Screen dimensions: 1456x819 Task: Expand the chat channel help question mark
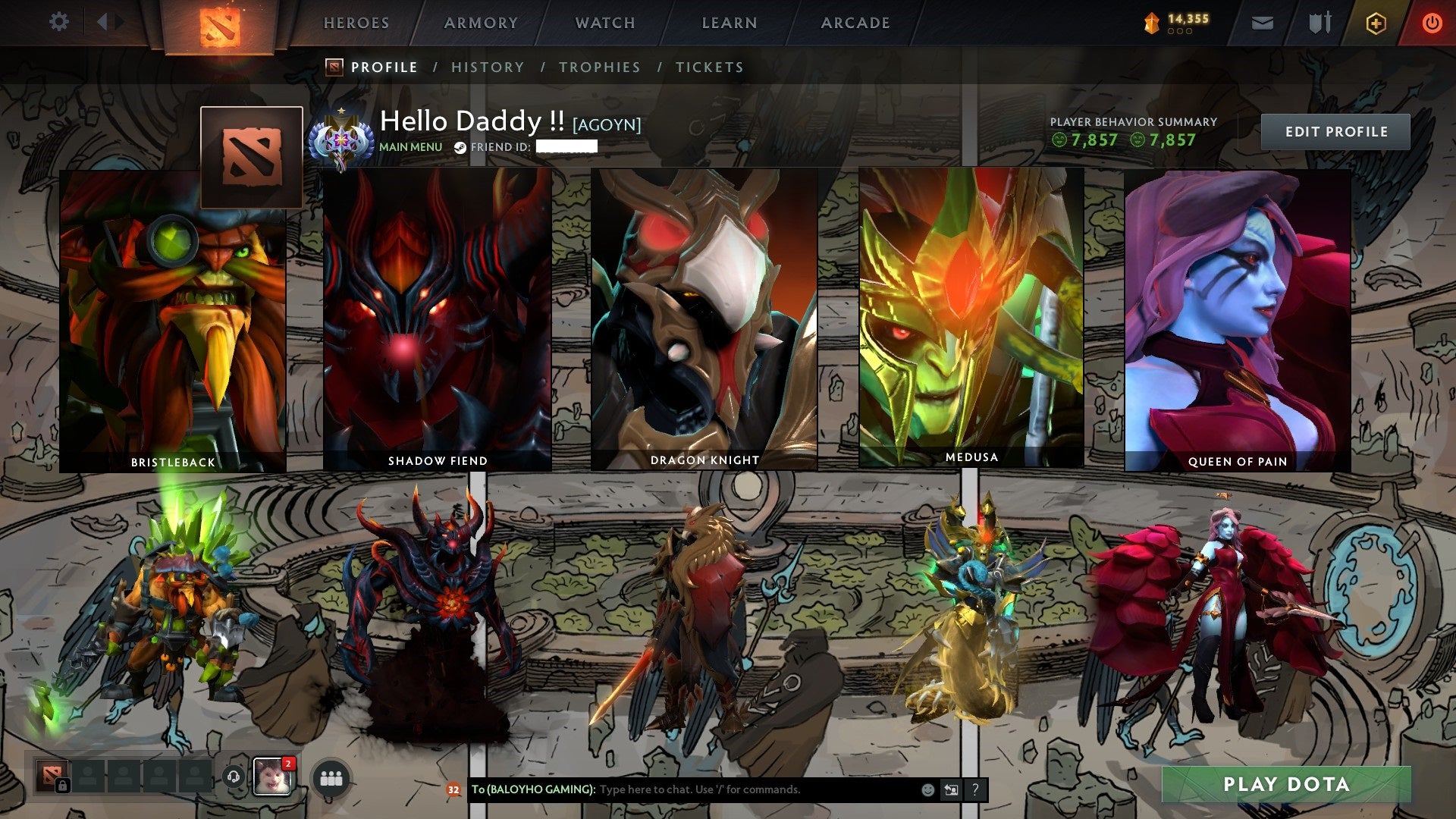[x=974, y=789]
